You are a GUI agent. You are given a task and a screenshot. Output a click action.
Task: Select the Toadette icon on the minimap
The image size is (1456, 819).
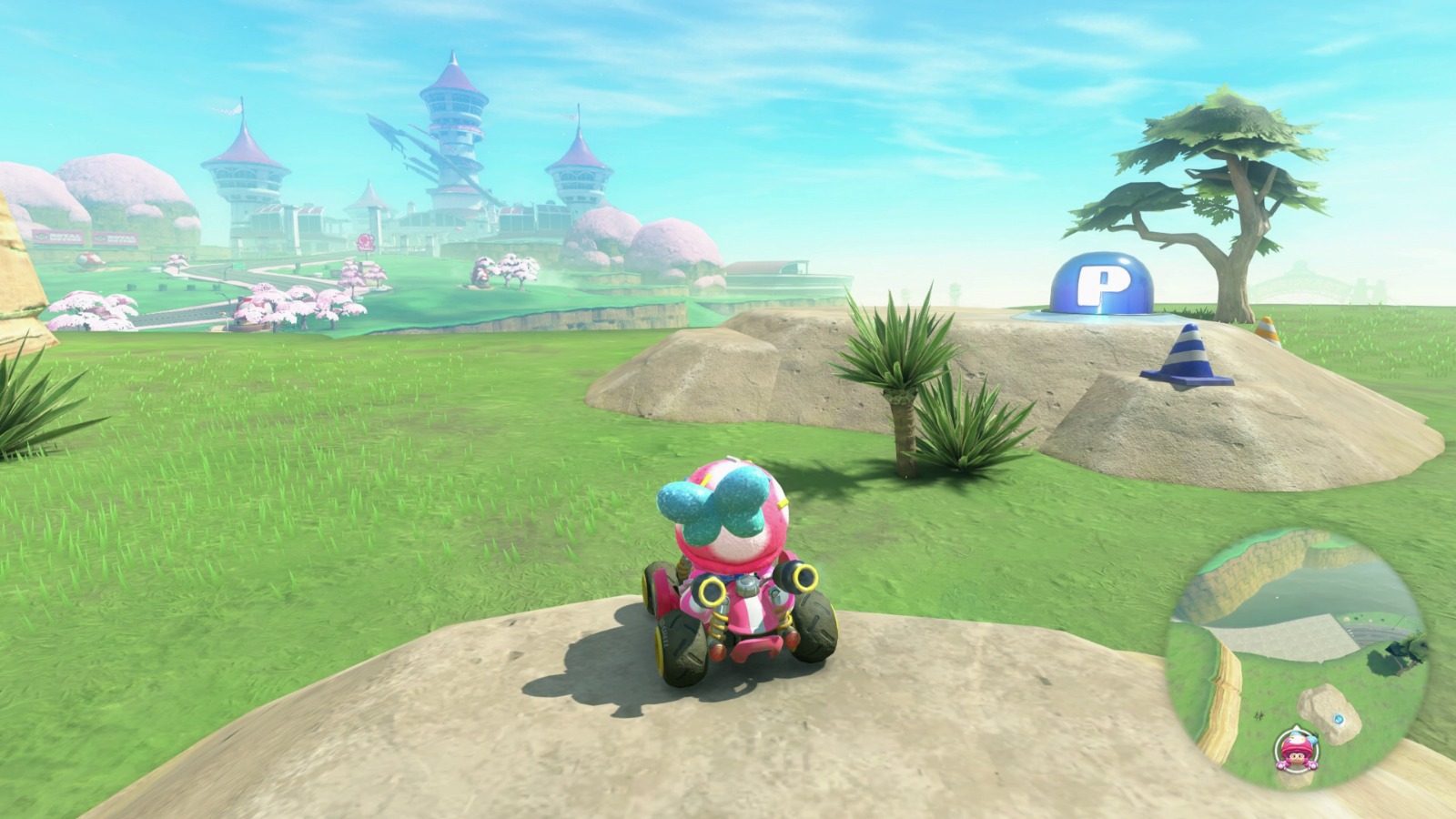point(1297,751)
